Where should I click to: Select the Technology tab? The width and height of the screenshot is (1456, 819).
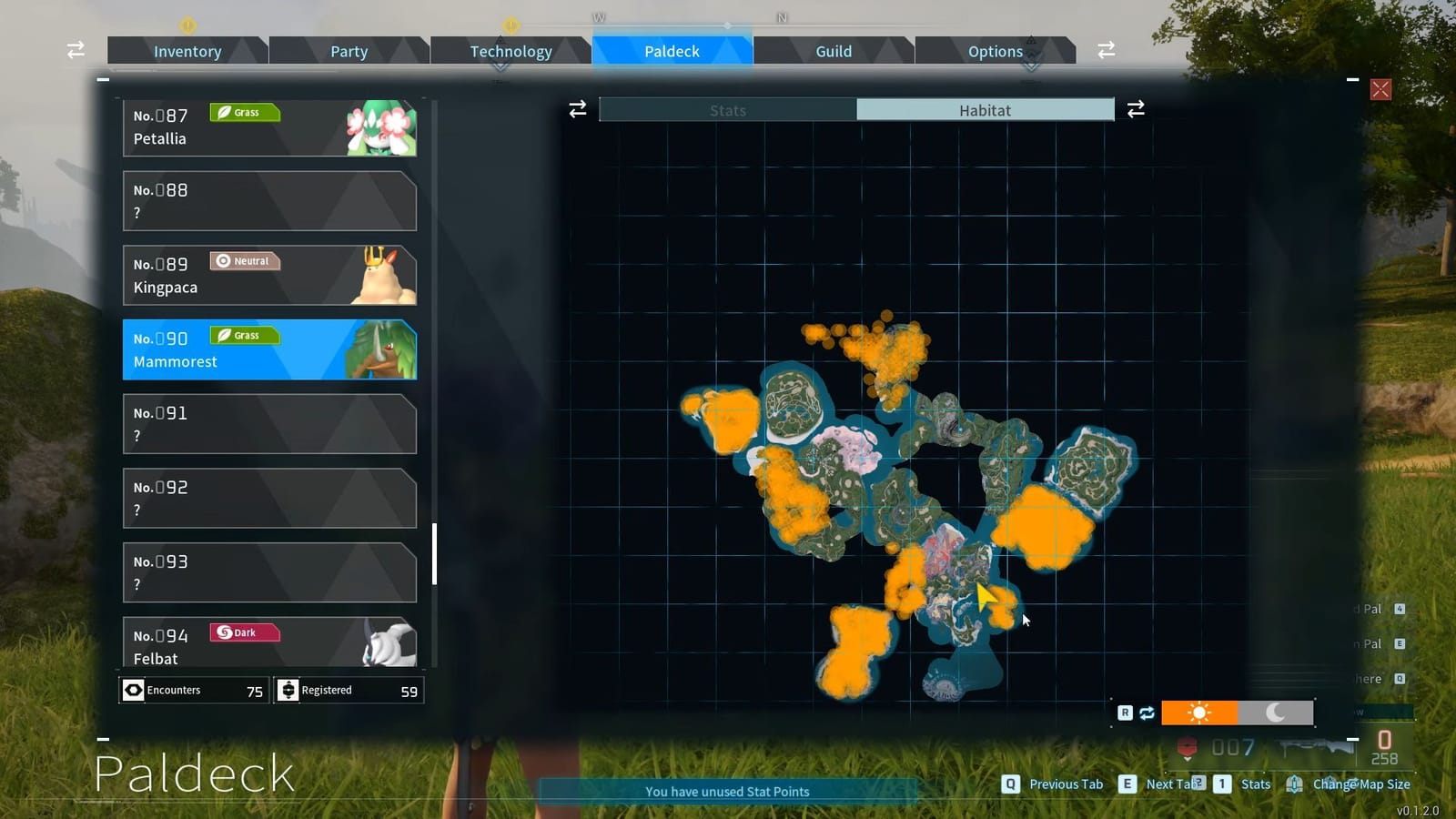(511, 51)
